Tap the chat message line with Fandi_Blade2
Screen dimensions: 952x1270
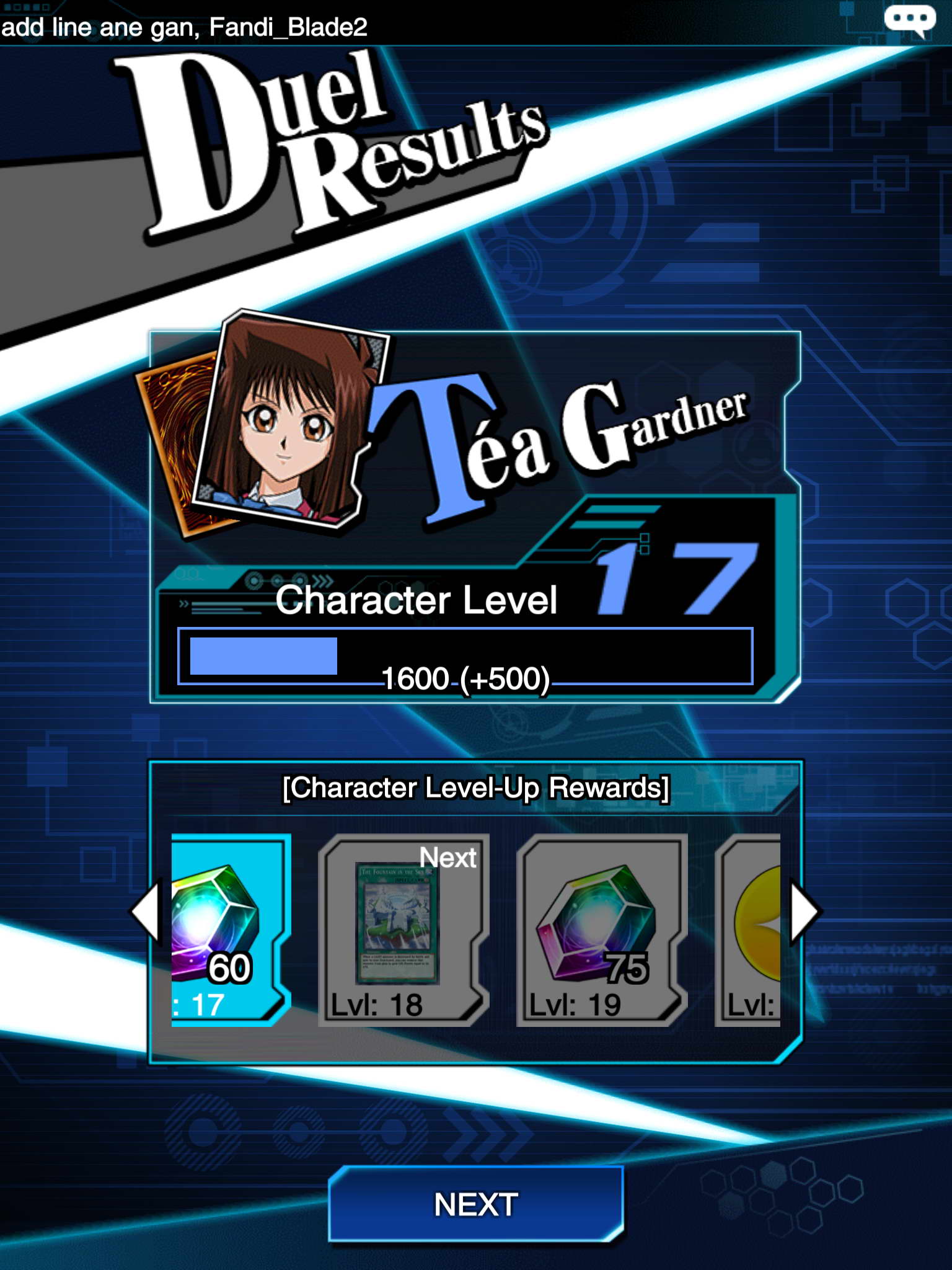185,27
